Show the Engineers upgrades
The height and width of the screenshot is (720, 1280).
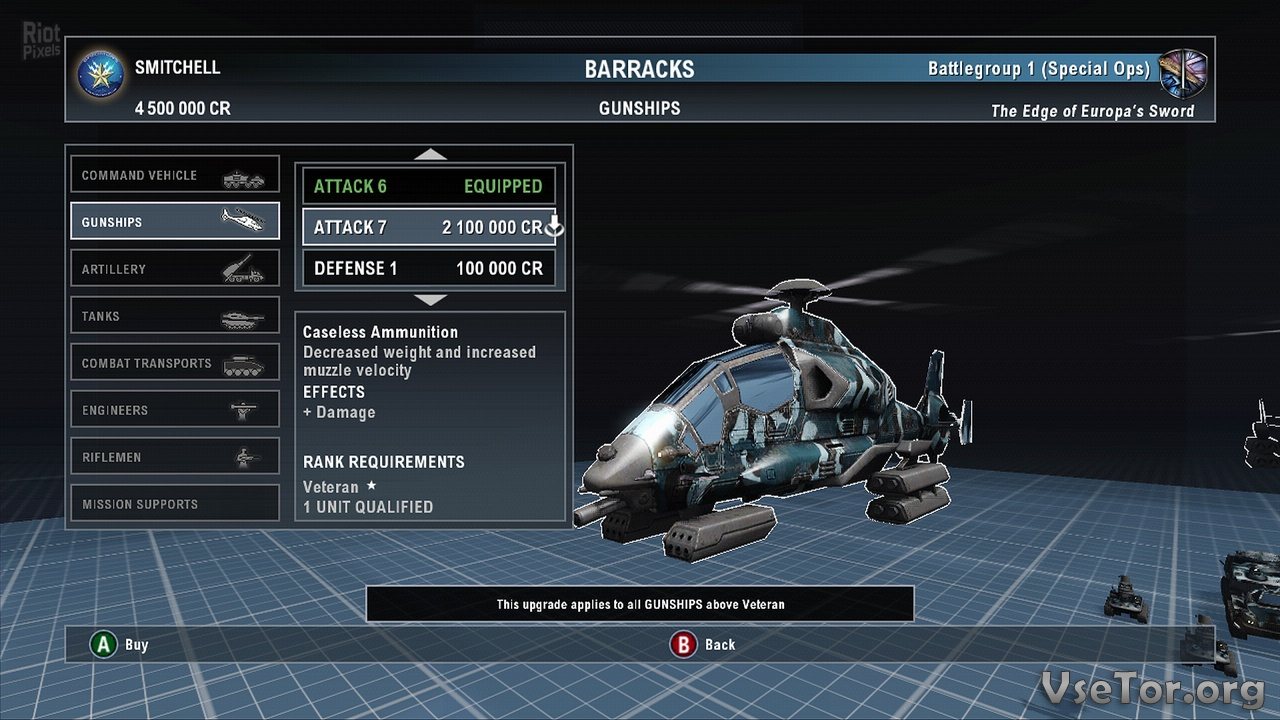click(175, 410)
